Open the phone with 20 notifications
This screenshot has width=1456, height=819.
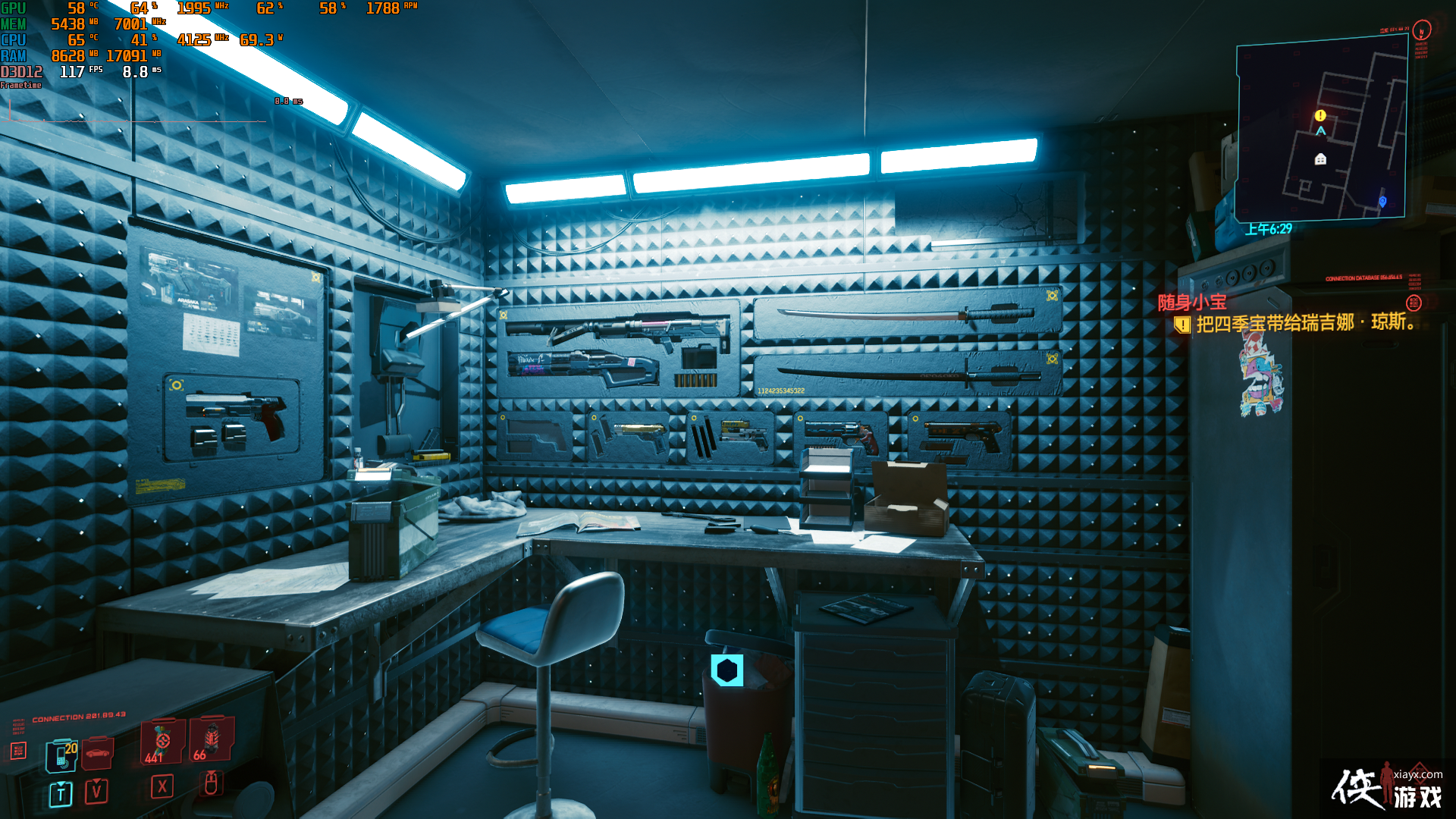tap(61, 756)
